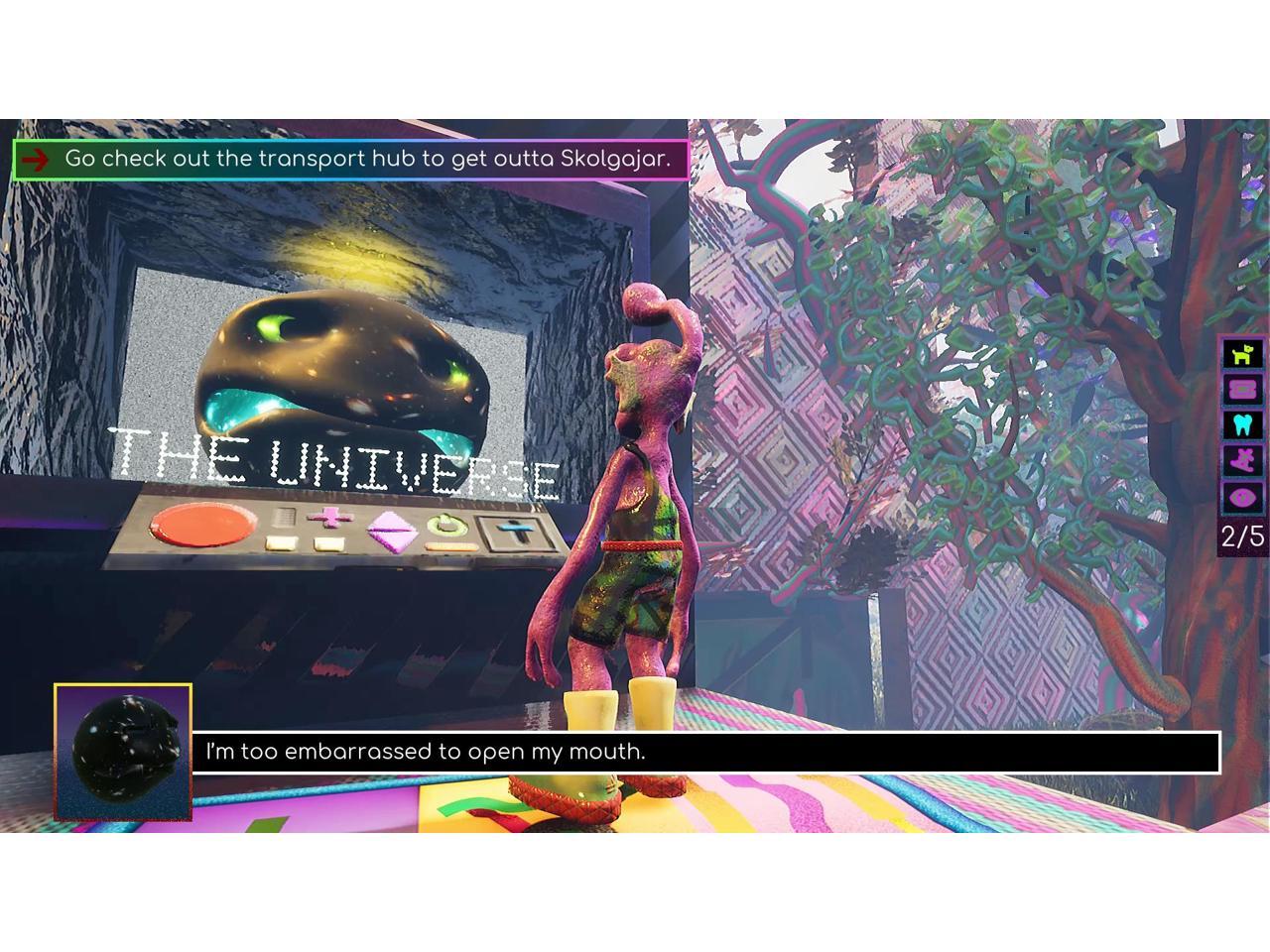Select the pink teddy bear icon

coord(1242,460)
